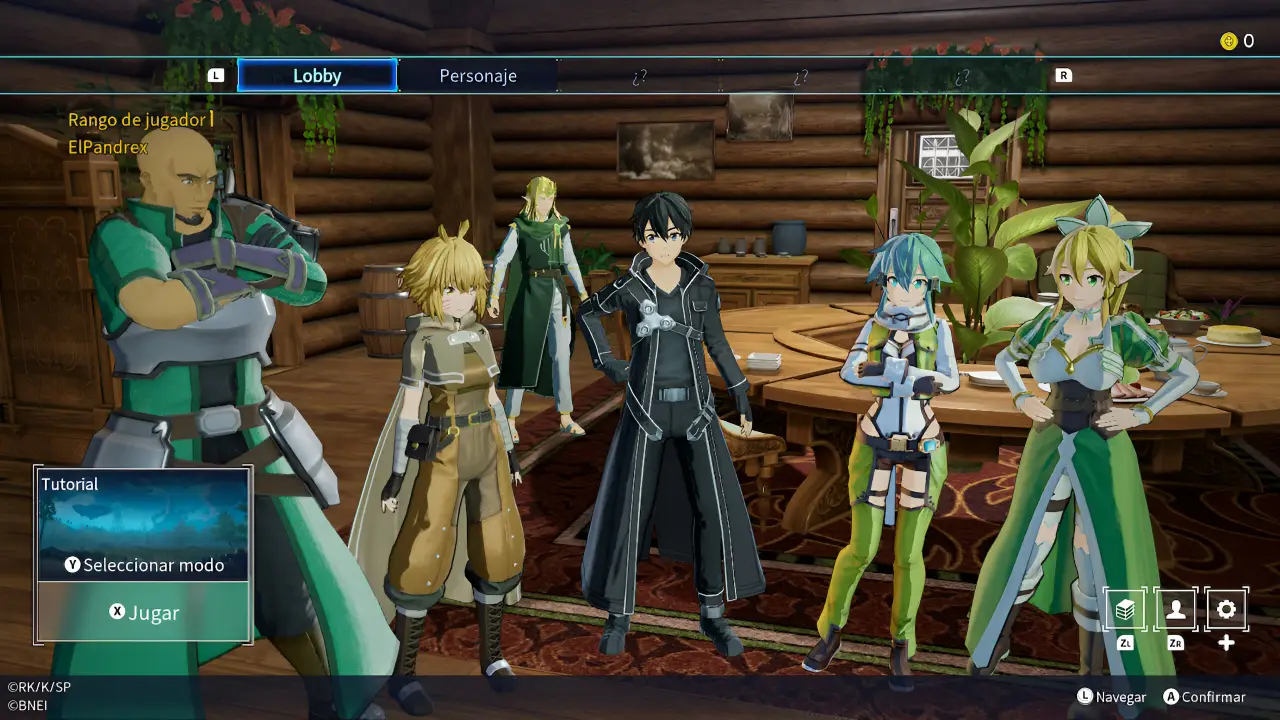
Task: Open the character profile icon bound to ZR
Action: (x=1175, y=609)
